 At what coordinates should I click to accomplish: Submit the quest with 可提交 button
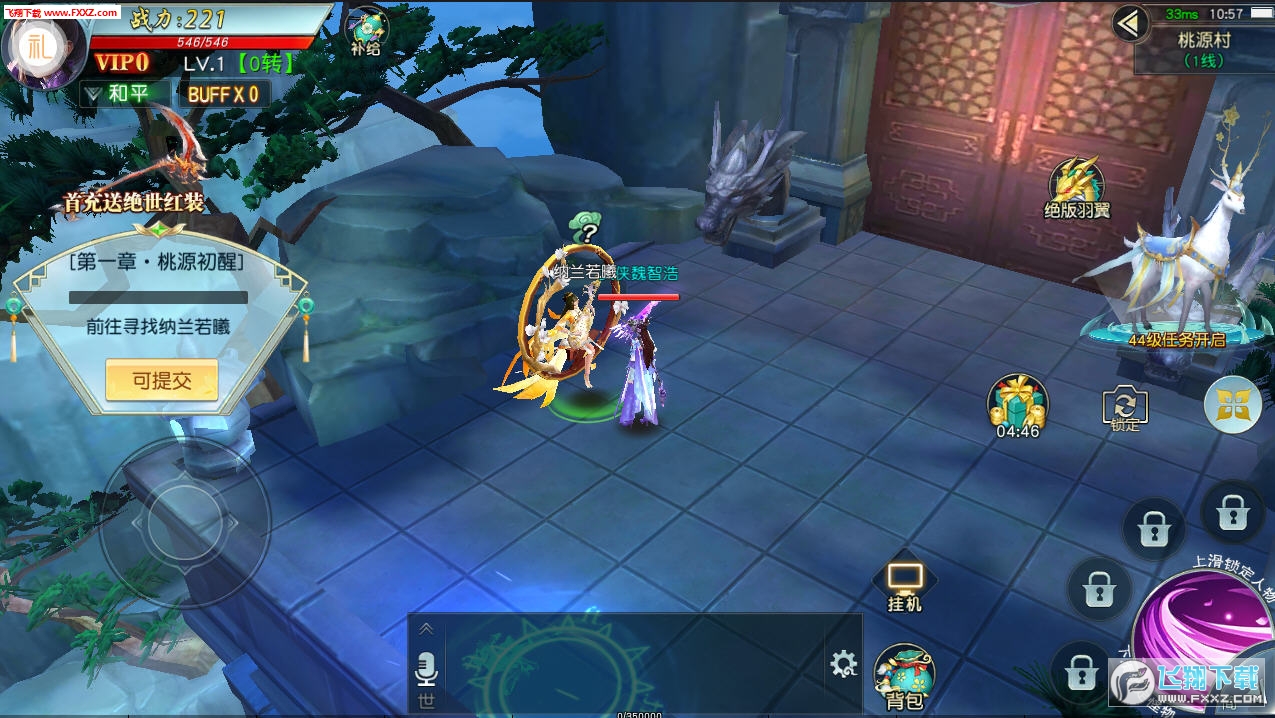pos(161,380)
